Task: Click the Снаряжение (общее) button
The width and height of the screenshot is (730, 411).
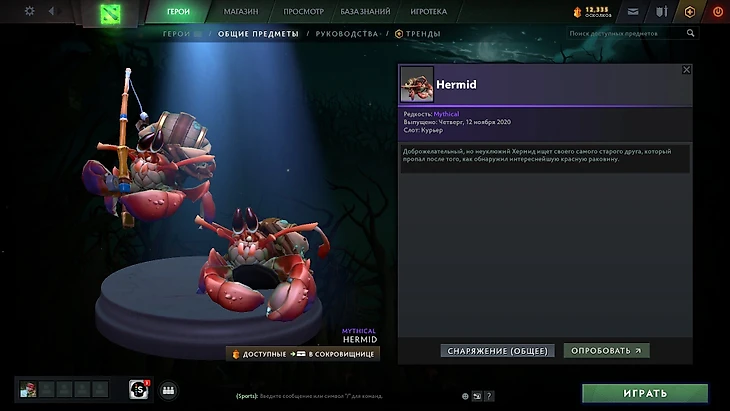Action: click(x=498, y=351)
